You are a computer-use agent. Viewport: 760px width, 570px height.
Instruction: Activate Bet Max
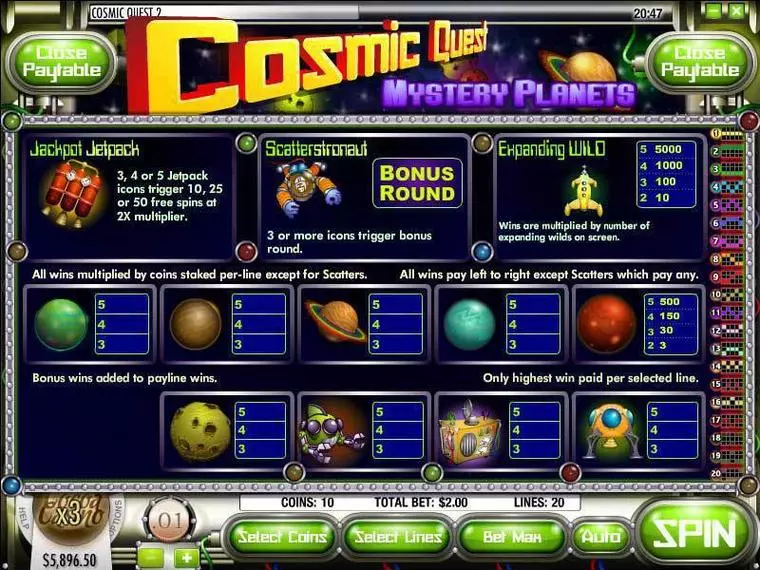[512, 538]
